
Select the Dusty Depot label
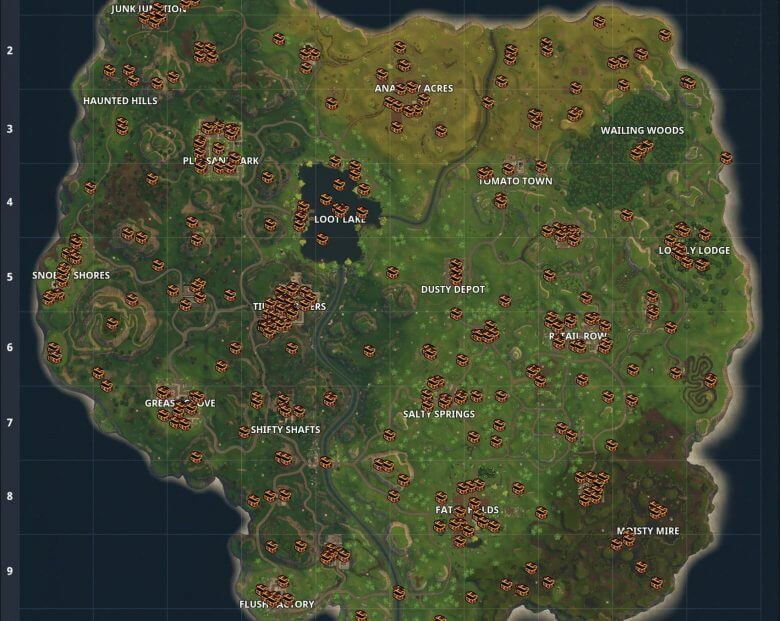(452, 290)
